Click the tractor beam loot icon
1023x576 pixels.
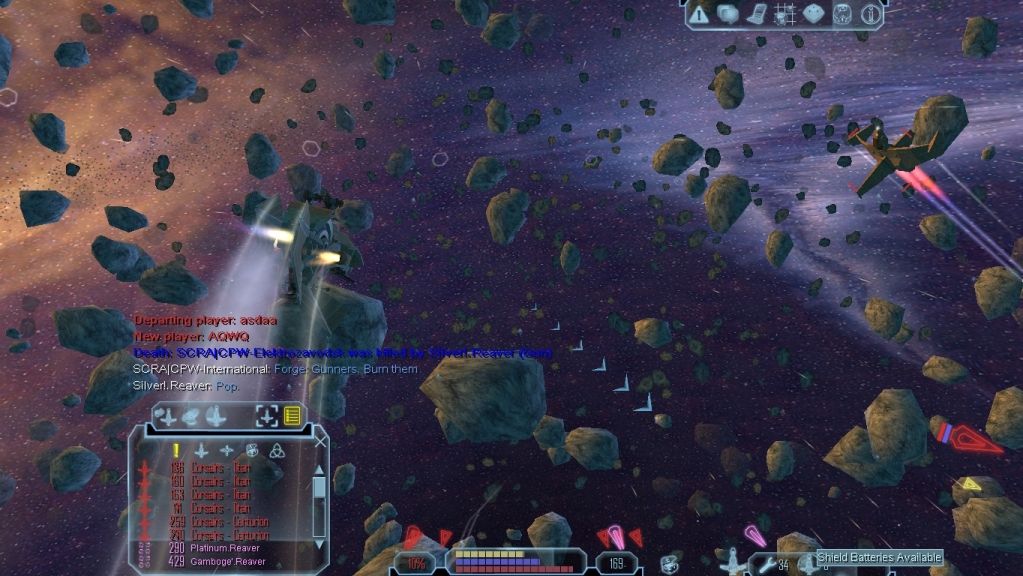click(x=670, y=562)
